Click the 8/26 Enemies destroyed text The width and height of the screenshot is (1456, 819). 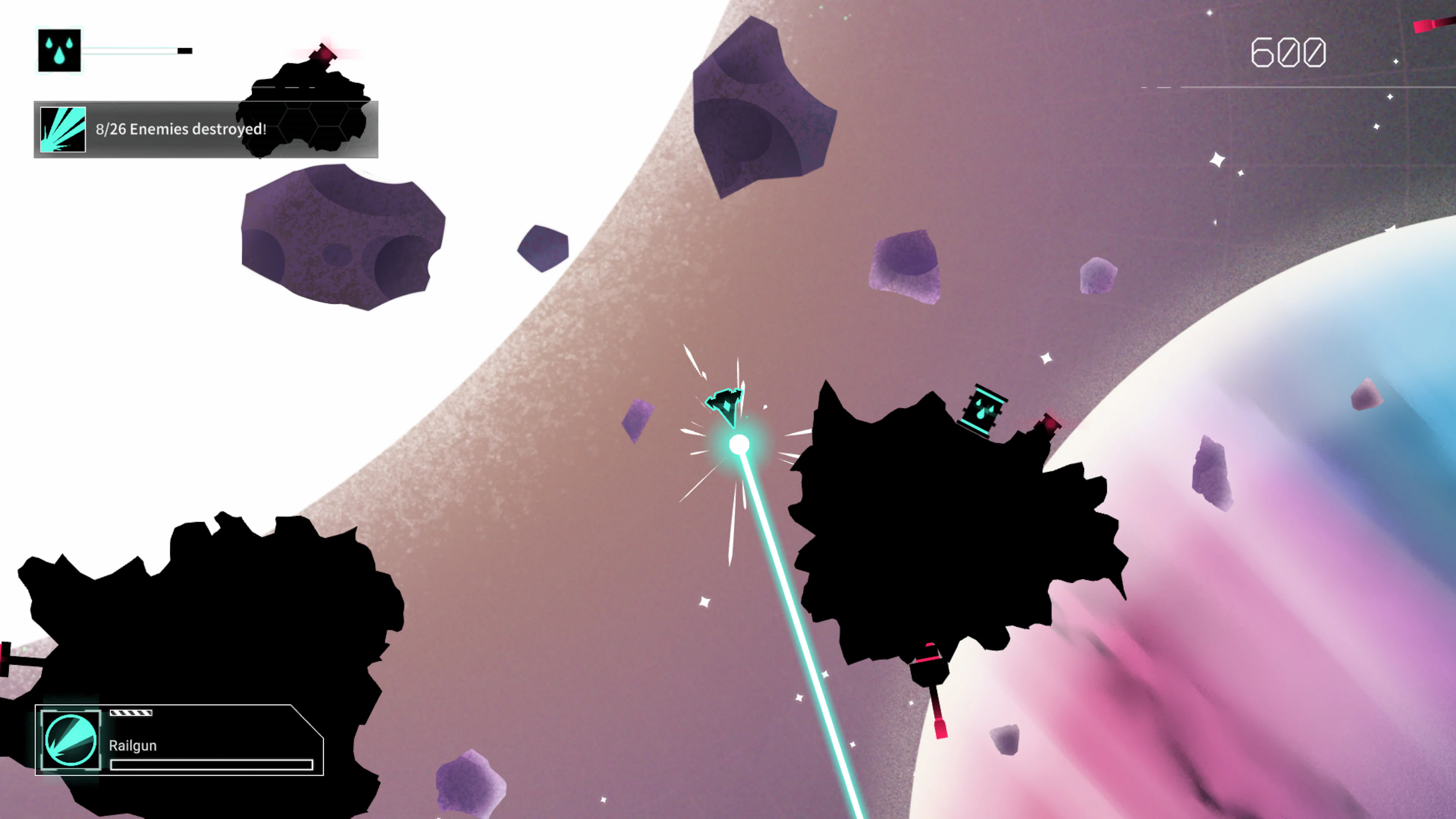[x=181, y=129]
